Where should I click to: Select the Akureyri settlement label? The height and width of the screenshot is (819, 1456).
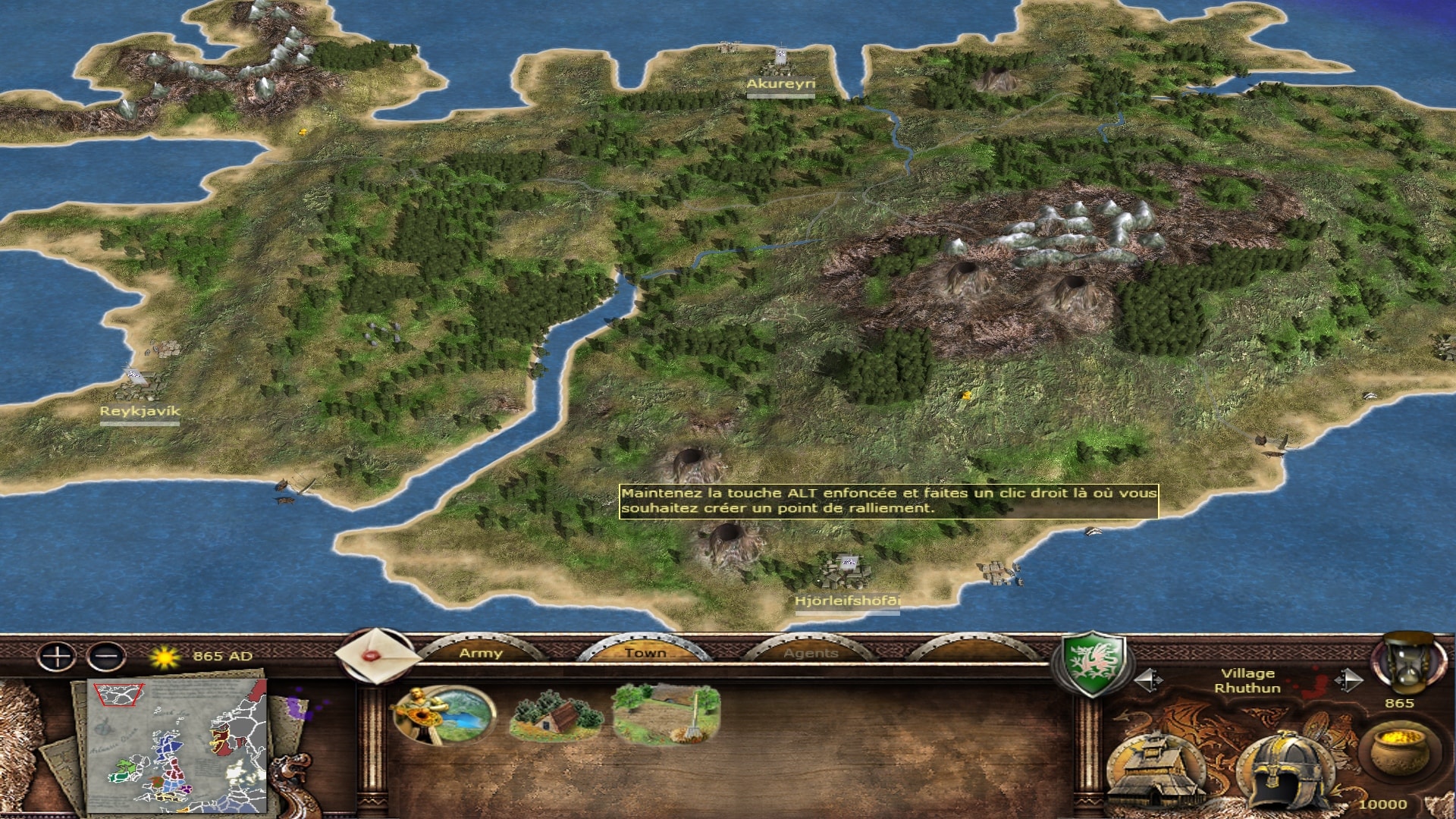click(x=780, y=84)
